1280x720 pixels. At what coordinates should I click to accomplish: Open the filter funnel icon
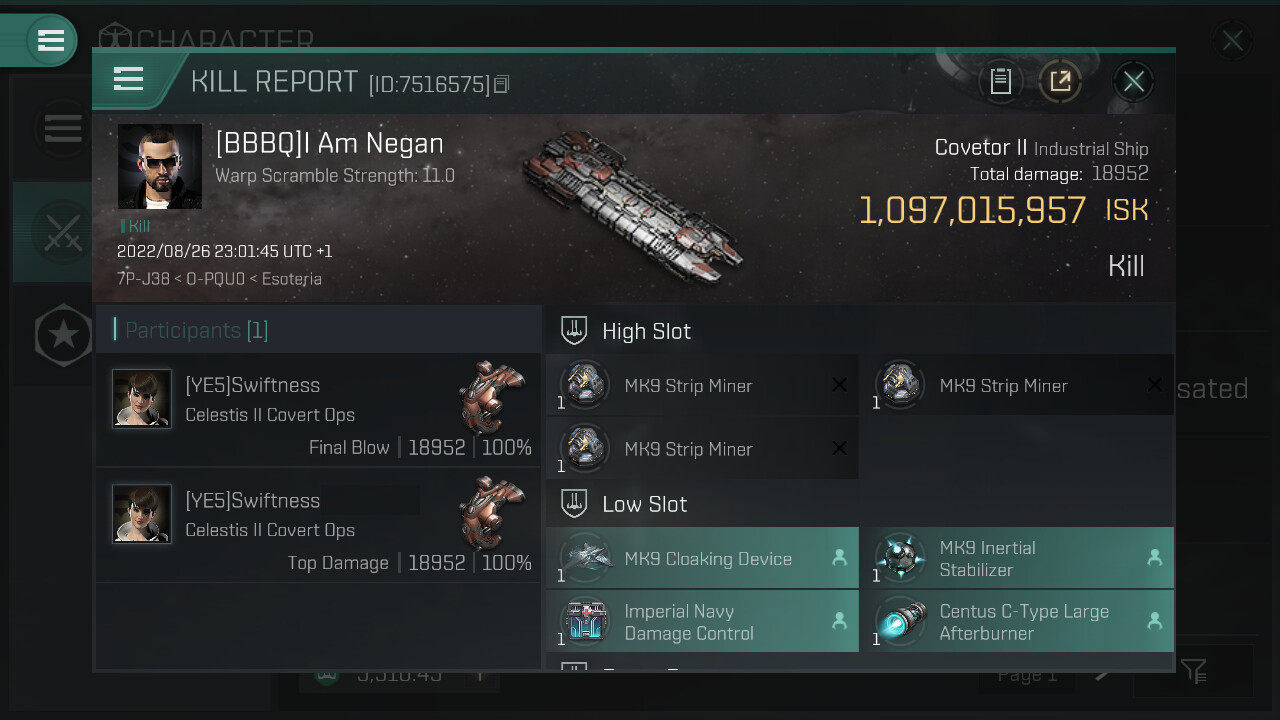point(1193,671)
